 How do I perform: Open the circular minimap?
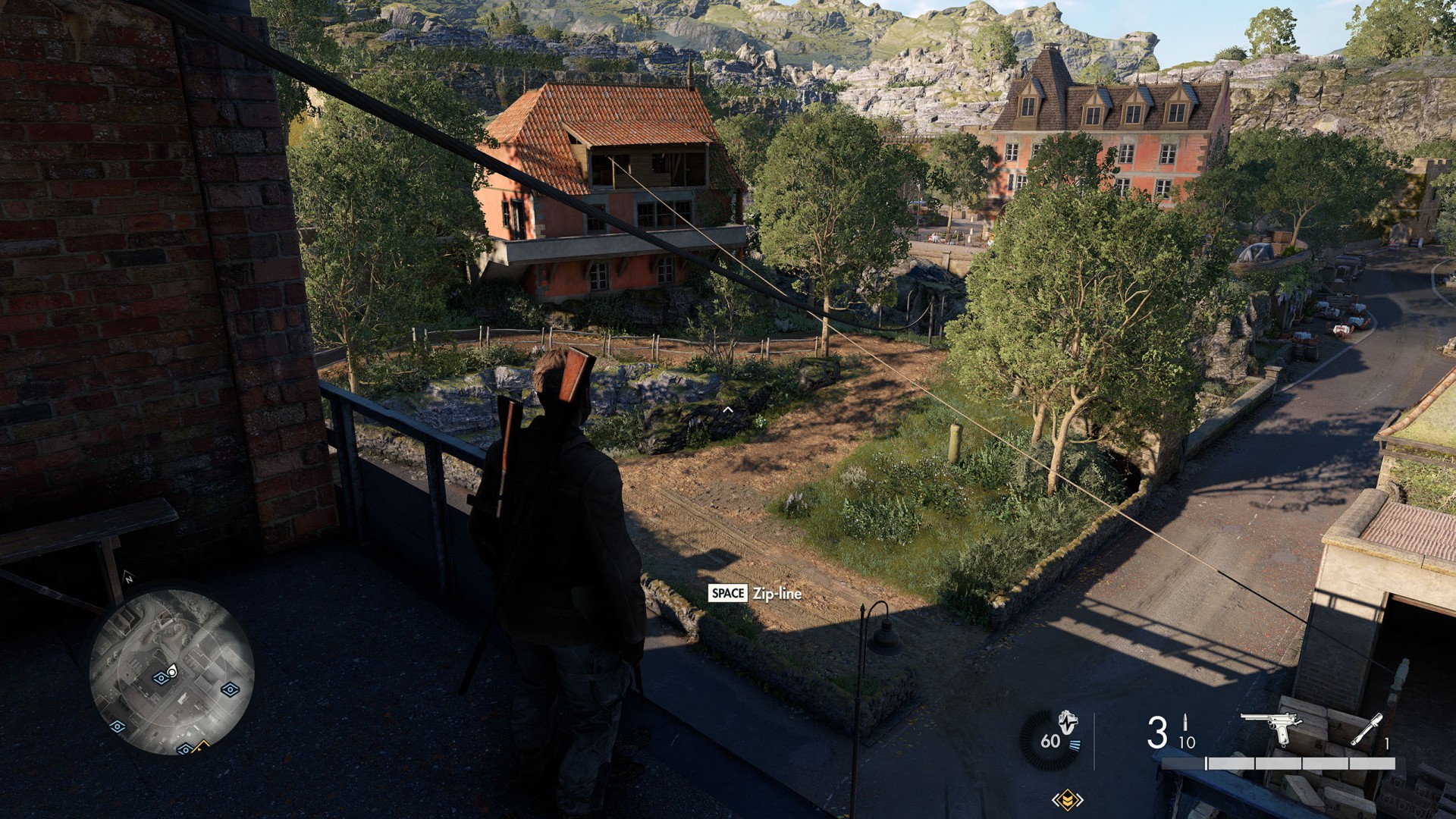coord(171,672)
